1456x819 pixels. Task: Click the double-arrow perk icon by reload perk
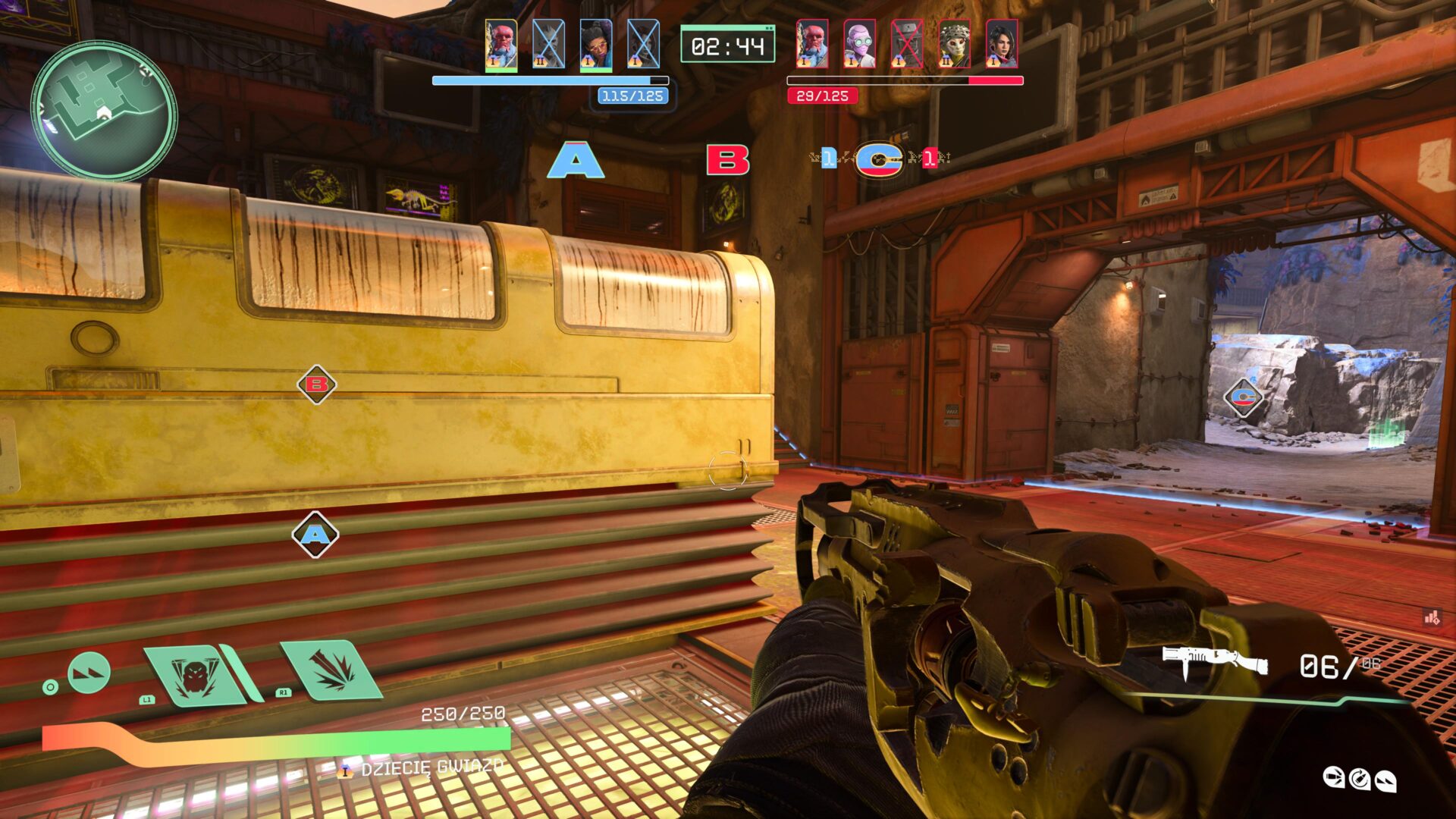coord(1385,780)
